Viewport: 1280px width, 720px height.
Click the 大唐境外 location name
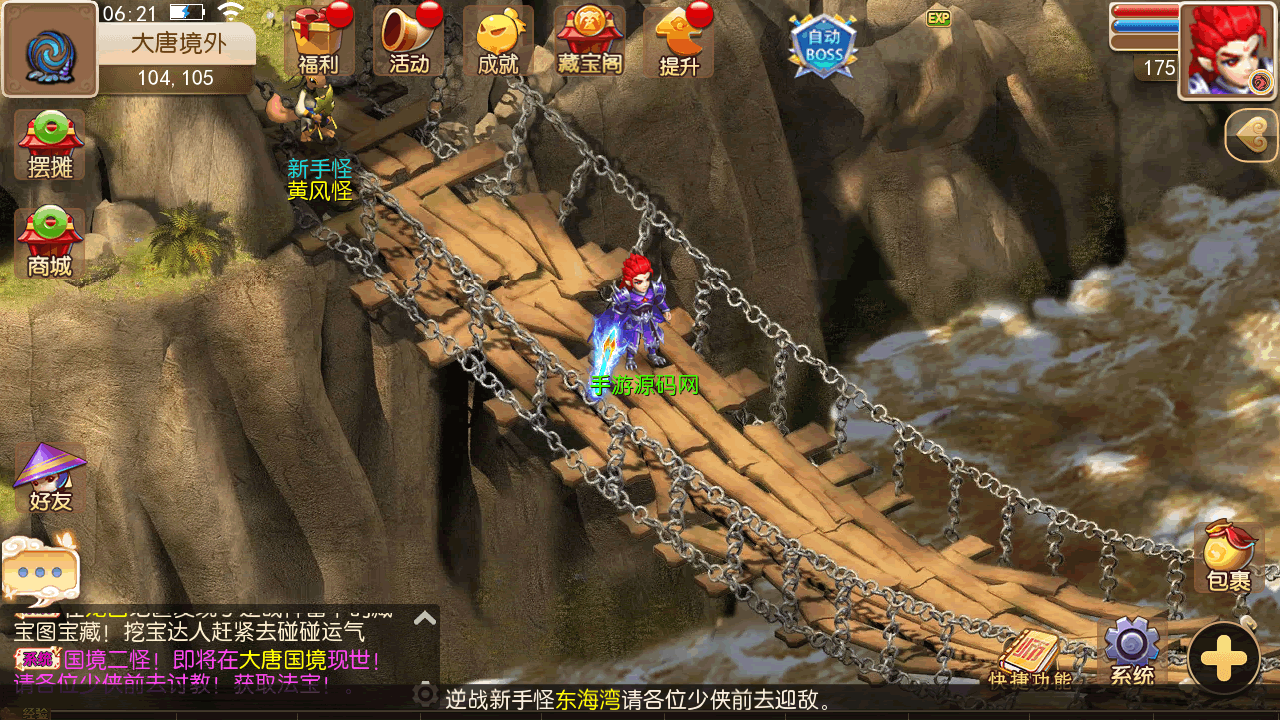coord(179,43)
